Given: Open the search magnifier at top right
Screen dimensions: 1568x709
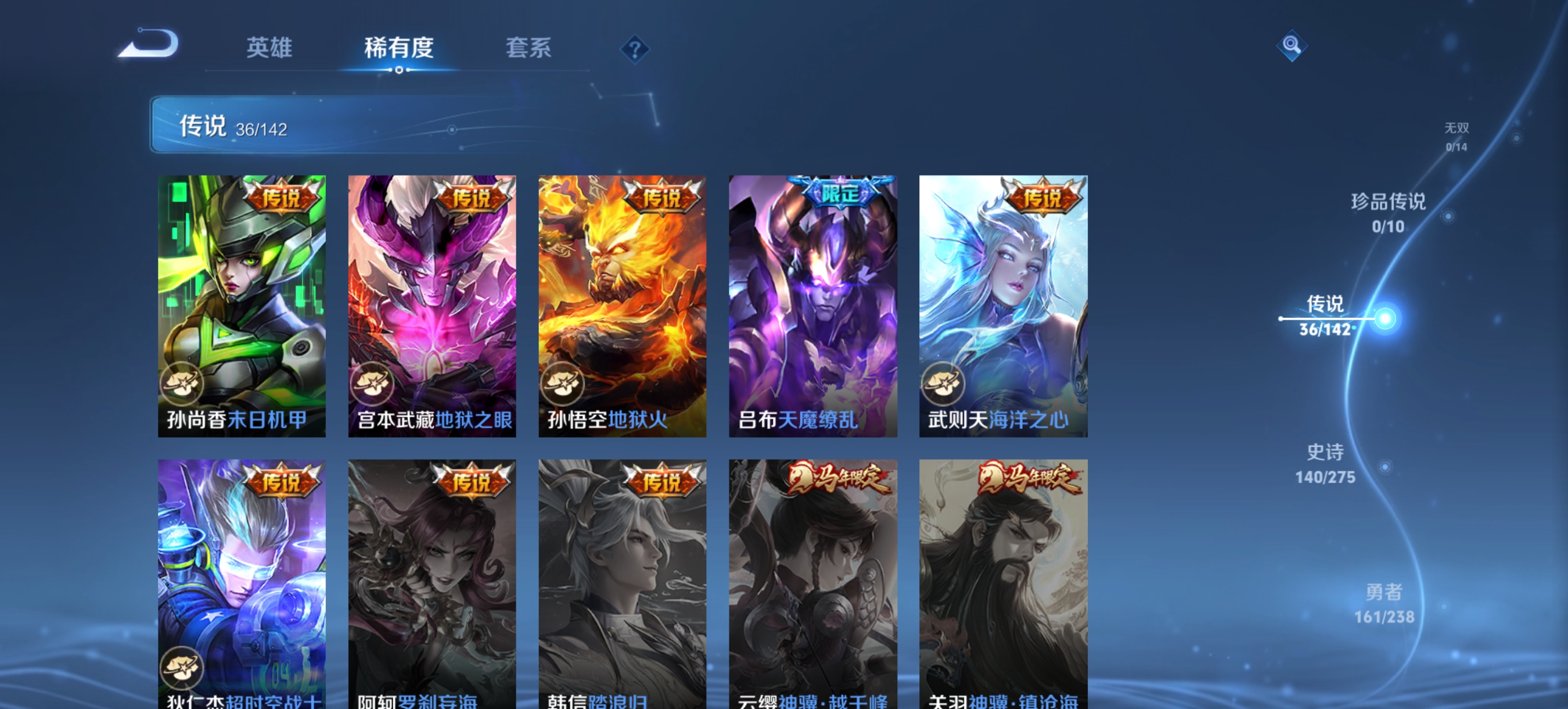Looking at the screenshot, I should pyautogui.click(x=1292, y=45).
